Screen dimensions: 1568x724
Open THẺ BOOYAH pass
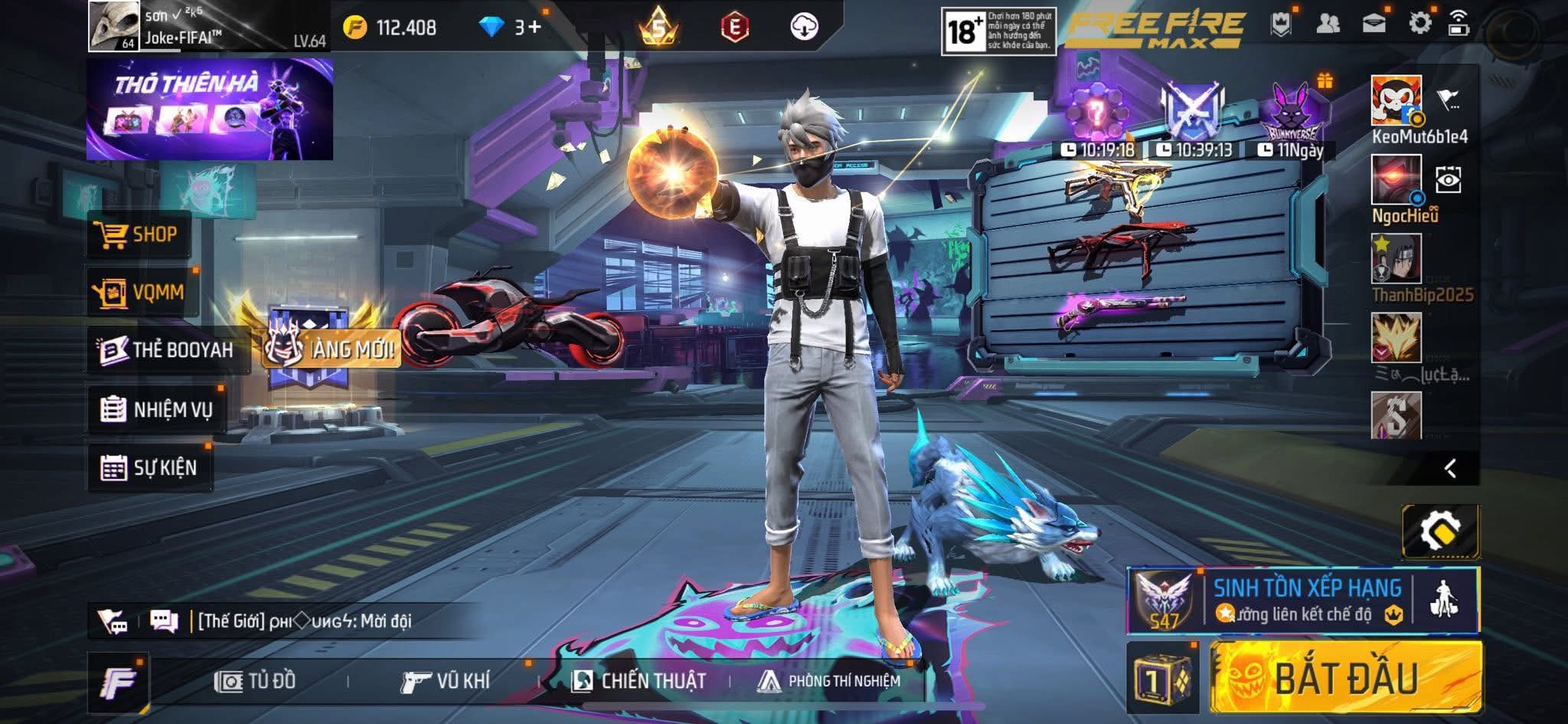(168, 350)
